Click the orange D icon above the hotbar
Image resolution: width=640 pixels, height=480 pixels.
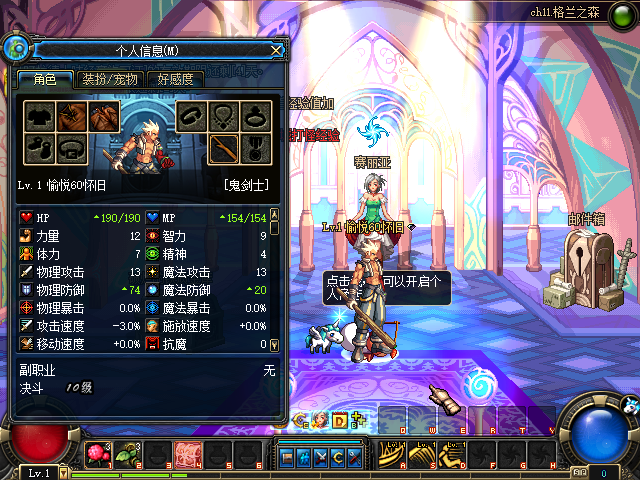coord(338,420)
